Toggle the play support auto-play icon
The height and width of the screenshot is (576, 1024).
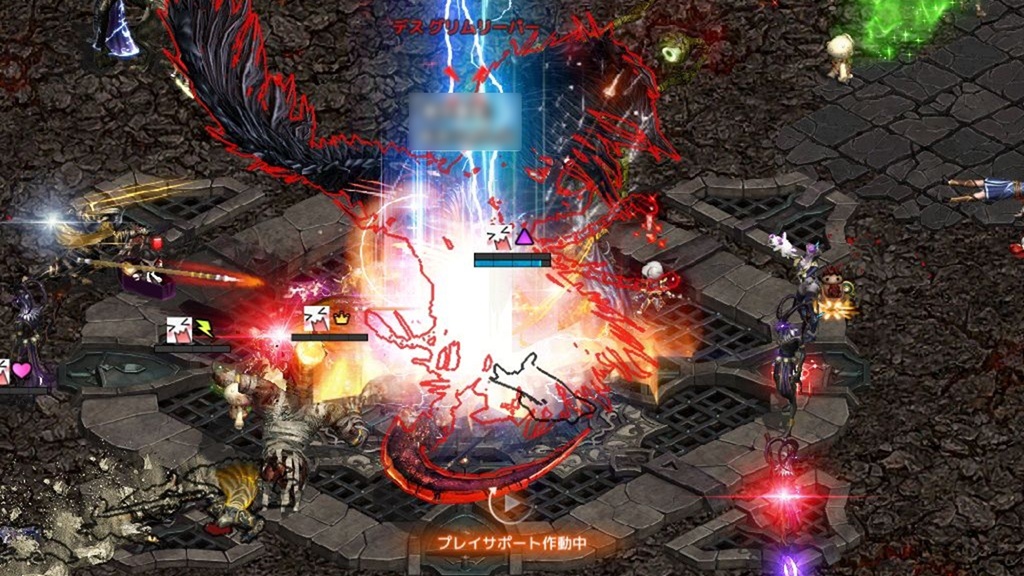(x=511, y=506)
